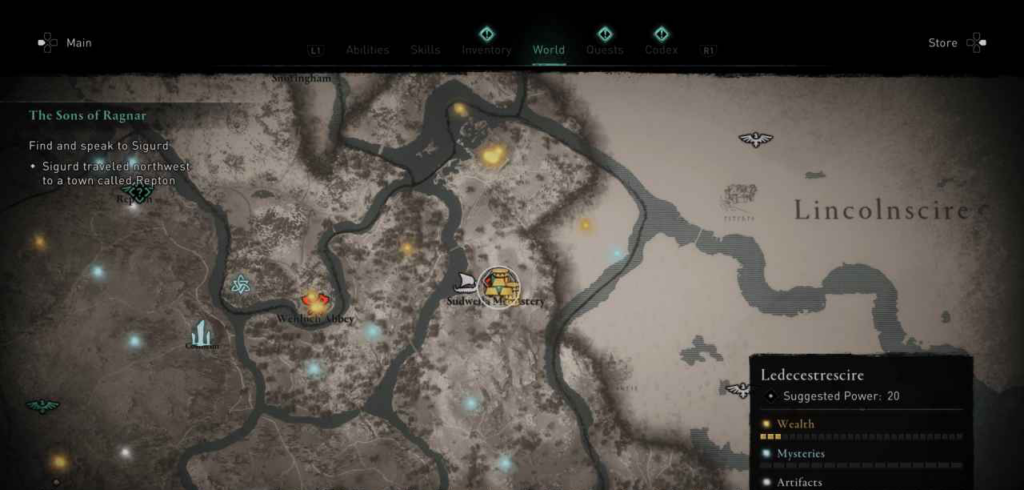
Task: Select the white standing stones map marker
Action: click(202, 333)
